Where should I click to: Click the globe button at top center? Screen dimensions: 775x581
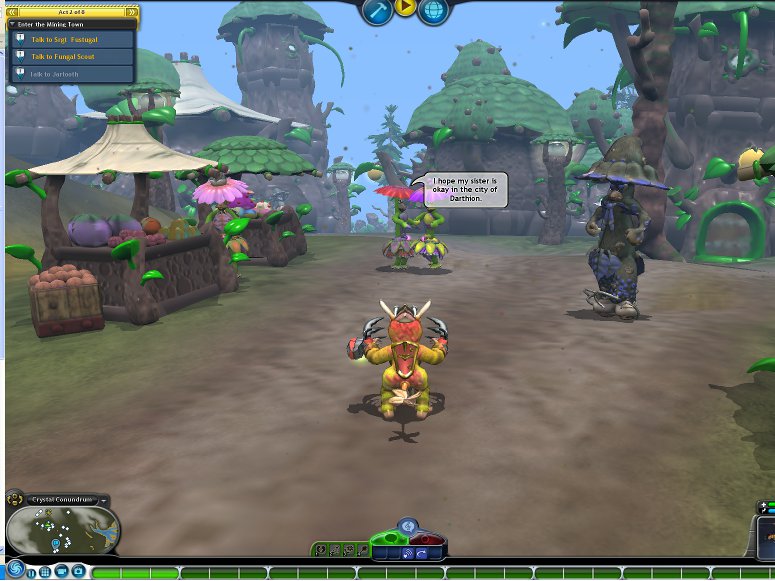tap(433, 10)
